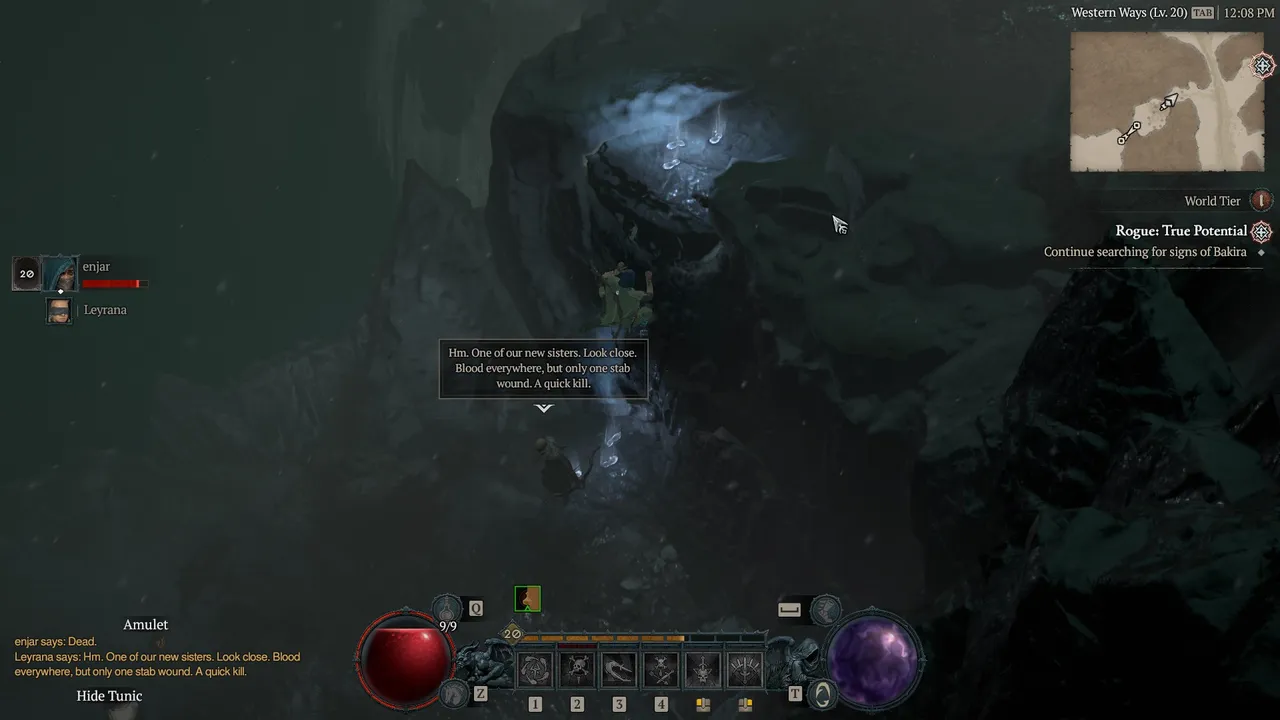Viewport: 1280px width, 720px height.
Task: Activate the first skill slot with swirling blades
Action: pos(535,670)
